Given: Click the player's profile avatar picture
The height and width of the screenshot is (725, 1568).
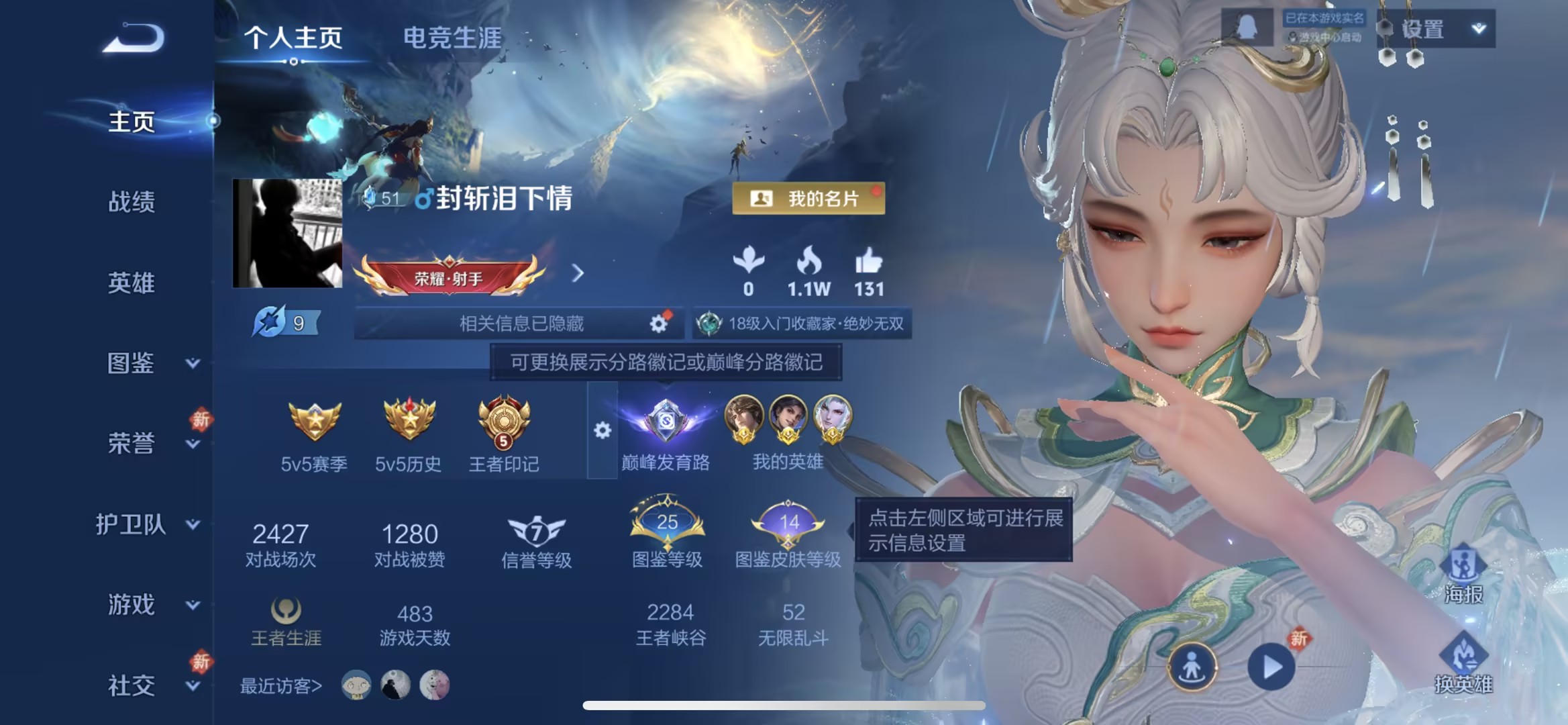Looking at the screenshot, I should coord(289,234).
